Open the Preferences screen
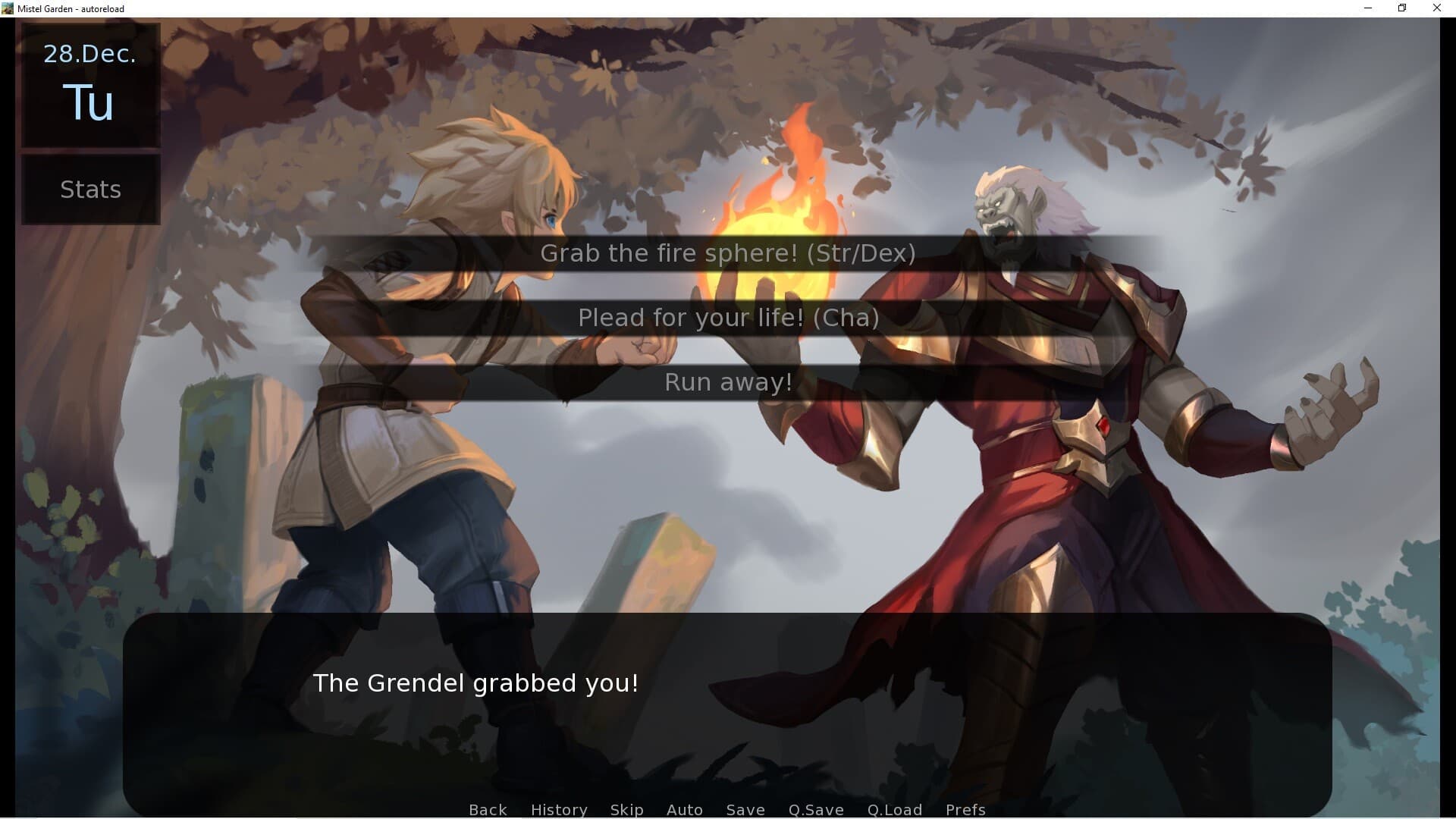 [965, 810]
